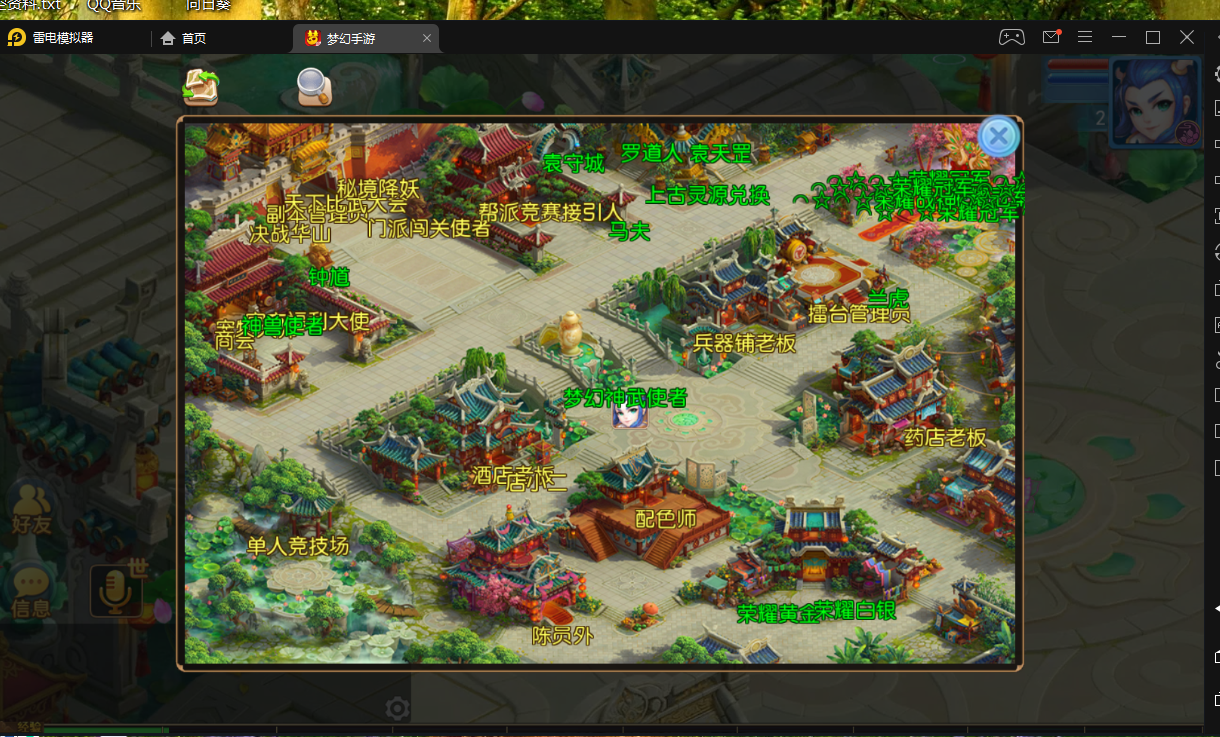Open the world map scroll icon
The height and width of the screenshot is (737, 1220).
(201, 87)
